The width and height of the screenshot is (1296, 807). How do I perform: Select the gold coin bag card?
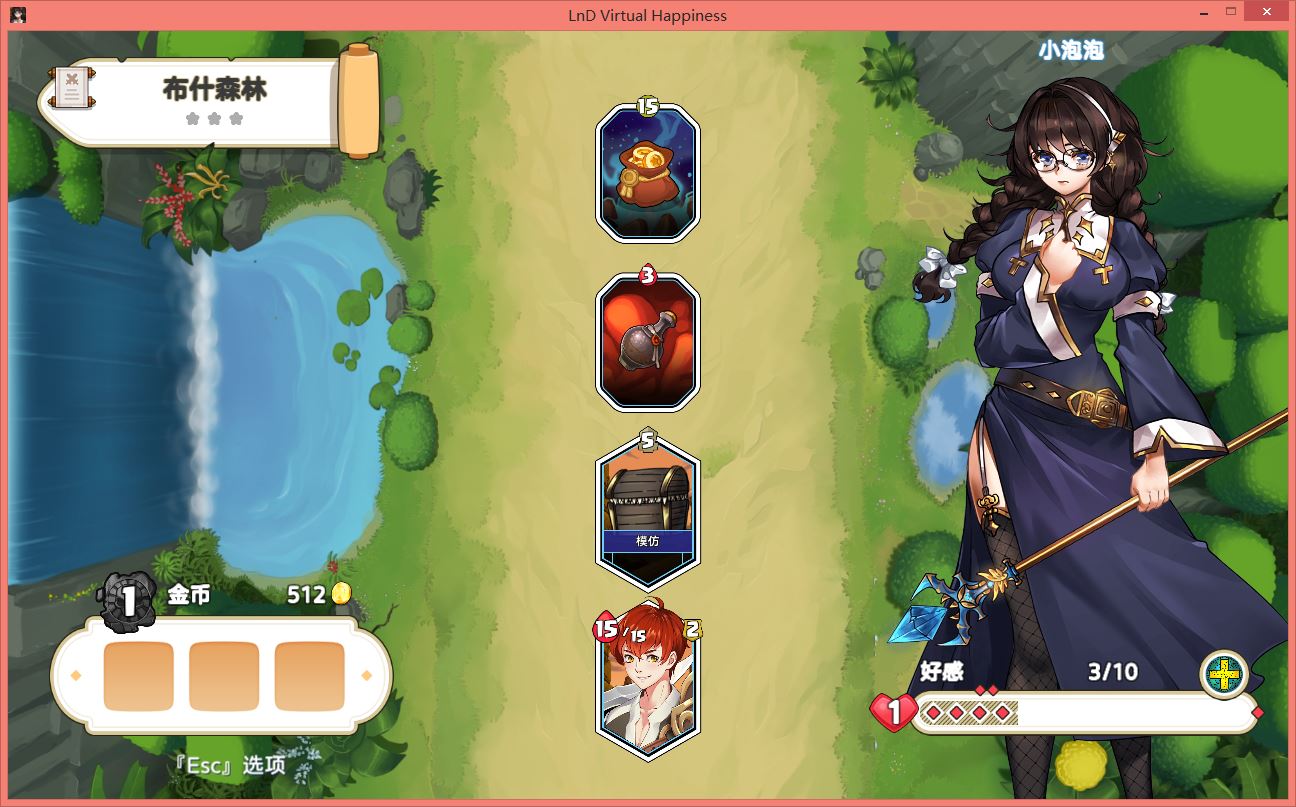[x=647, y=174]
